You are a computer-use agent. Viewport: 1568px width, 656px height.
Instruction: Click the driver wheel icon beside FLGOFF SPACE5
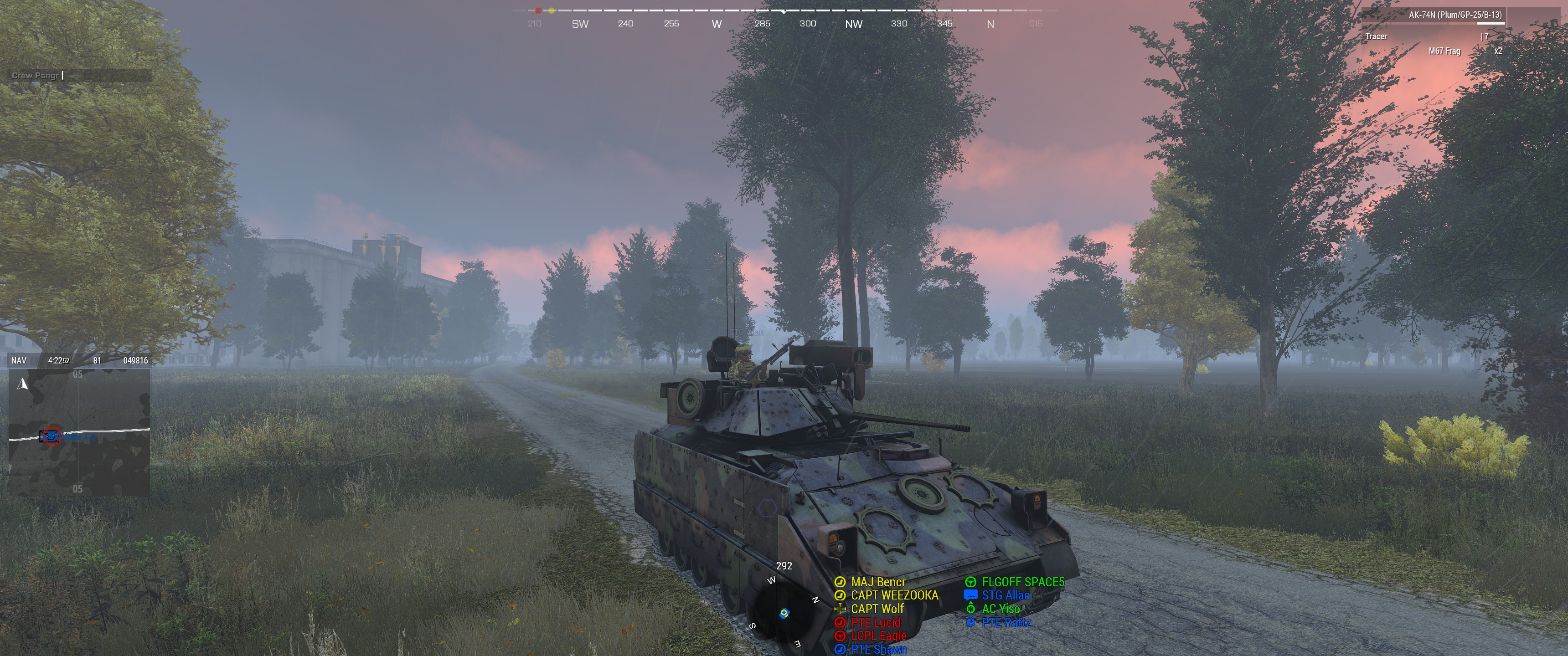[x=971, y=581]
